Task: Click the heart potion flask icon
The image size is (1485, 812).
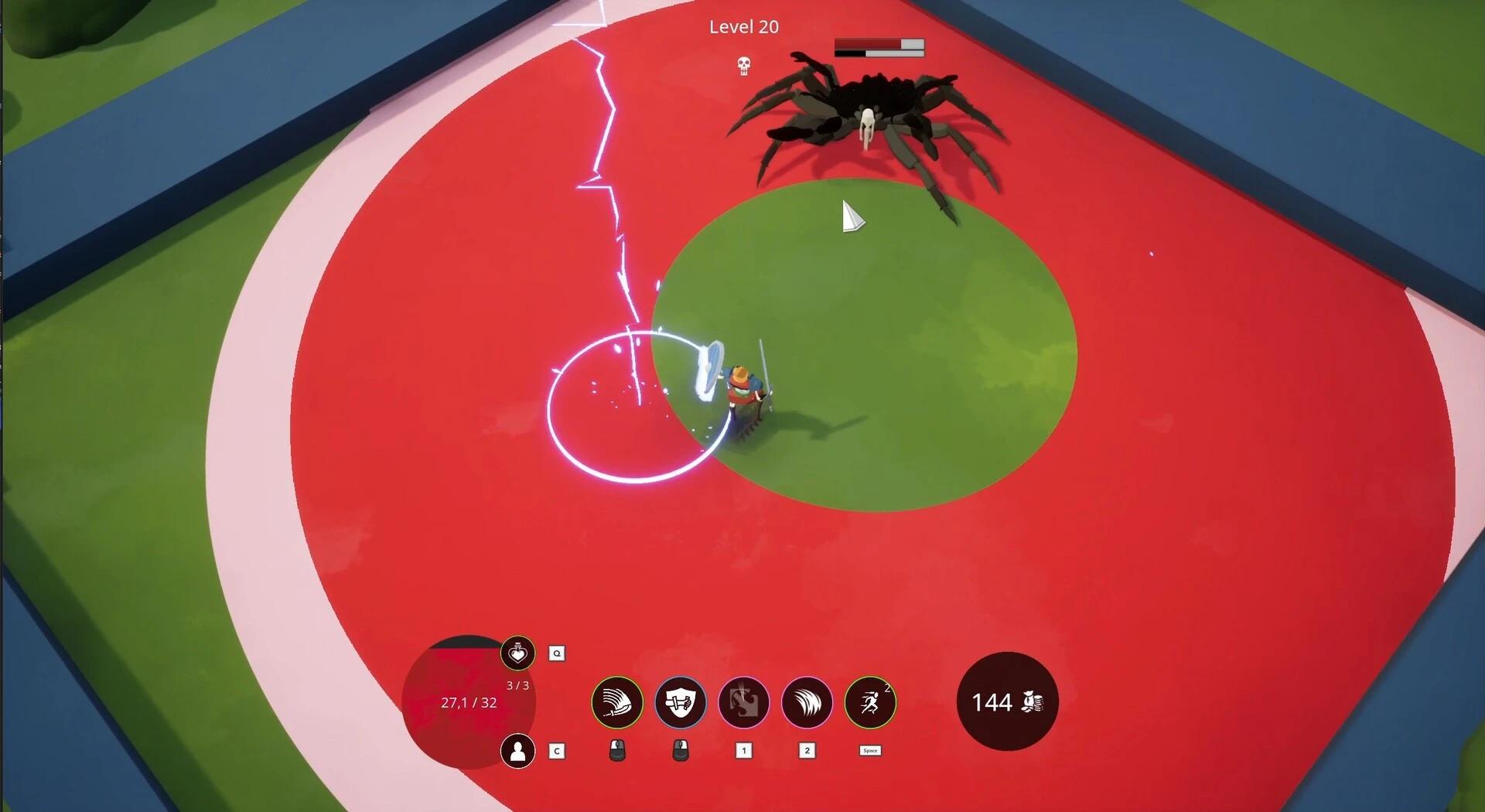Action: 517,653
